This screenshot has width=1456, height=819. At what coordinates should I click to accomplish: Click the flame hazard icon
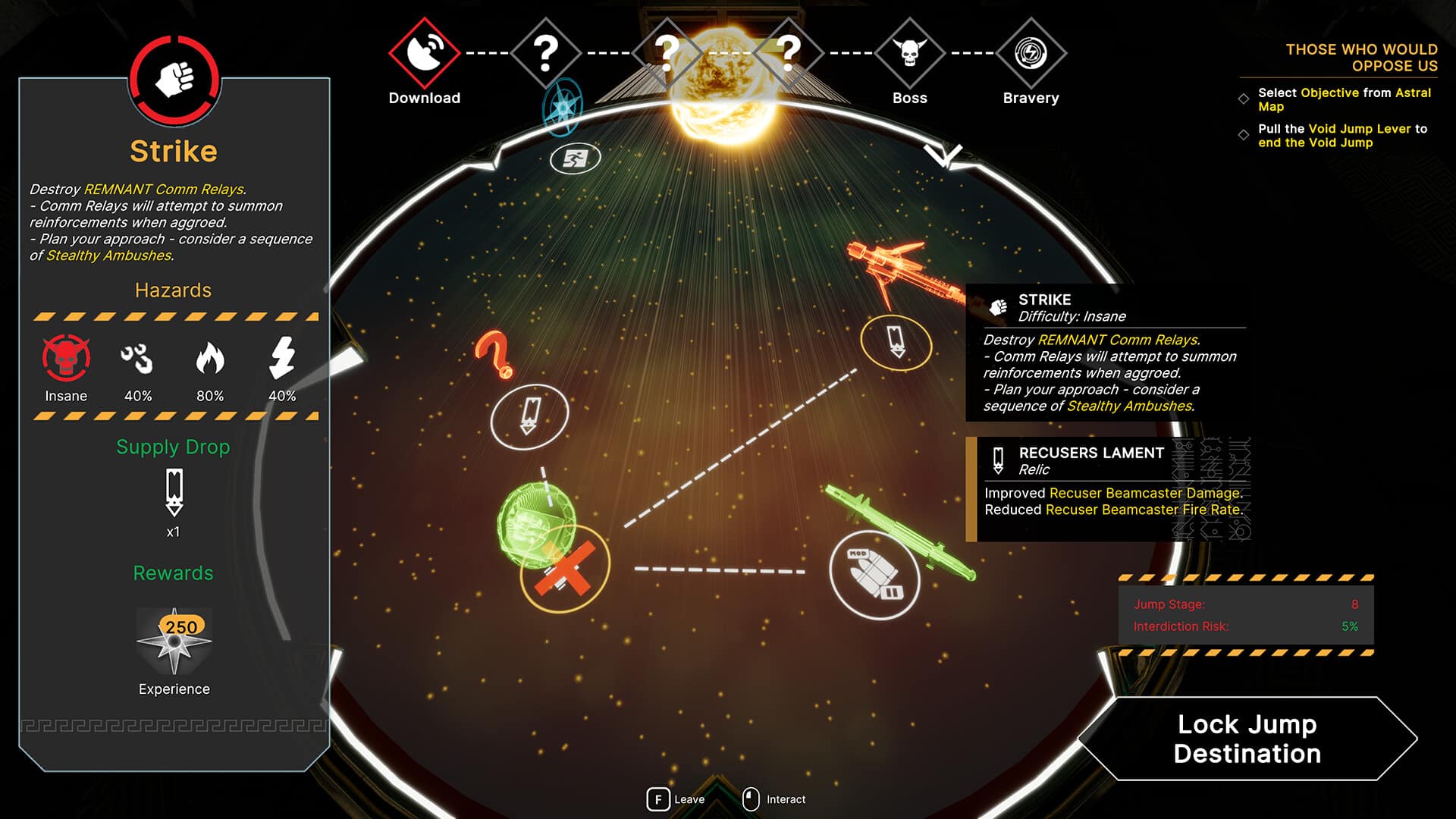click(210, 358)
